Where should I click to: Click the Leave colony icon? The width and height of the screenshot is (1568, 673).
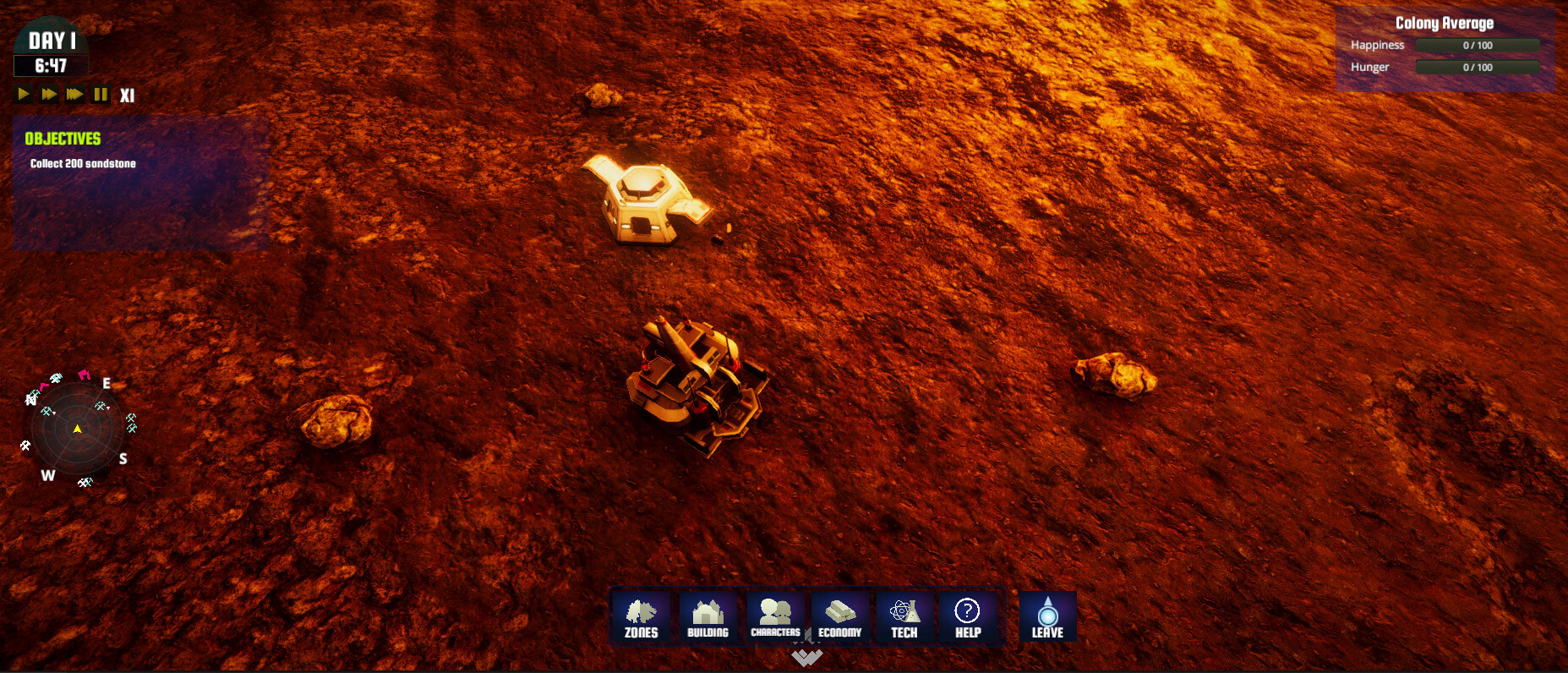pos(1047,617)
